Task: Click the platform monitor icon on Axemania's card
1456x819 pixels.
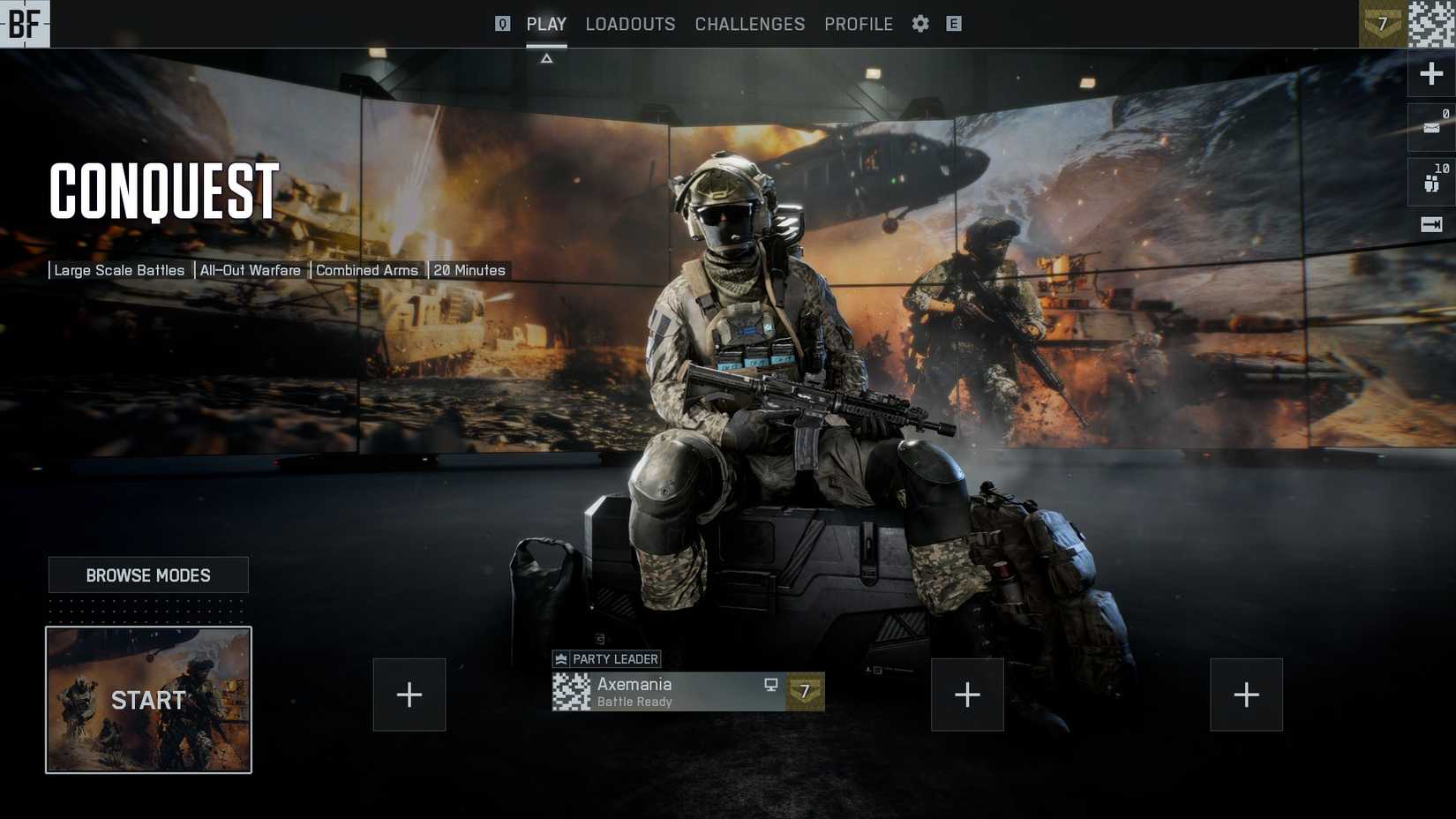Action: [771, 685]
